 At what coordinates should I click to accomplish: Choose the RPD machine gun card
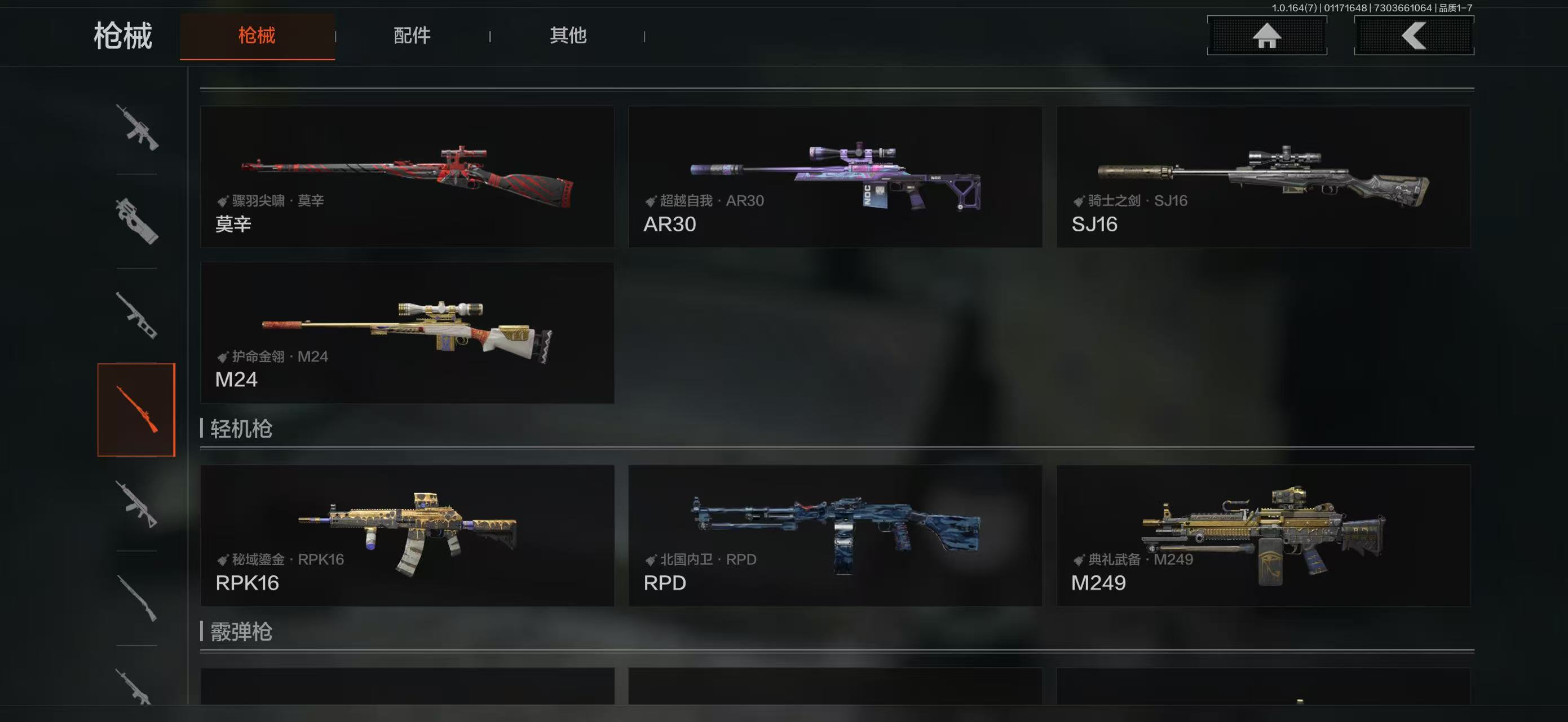(x=835, y=535)
